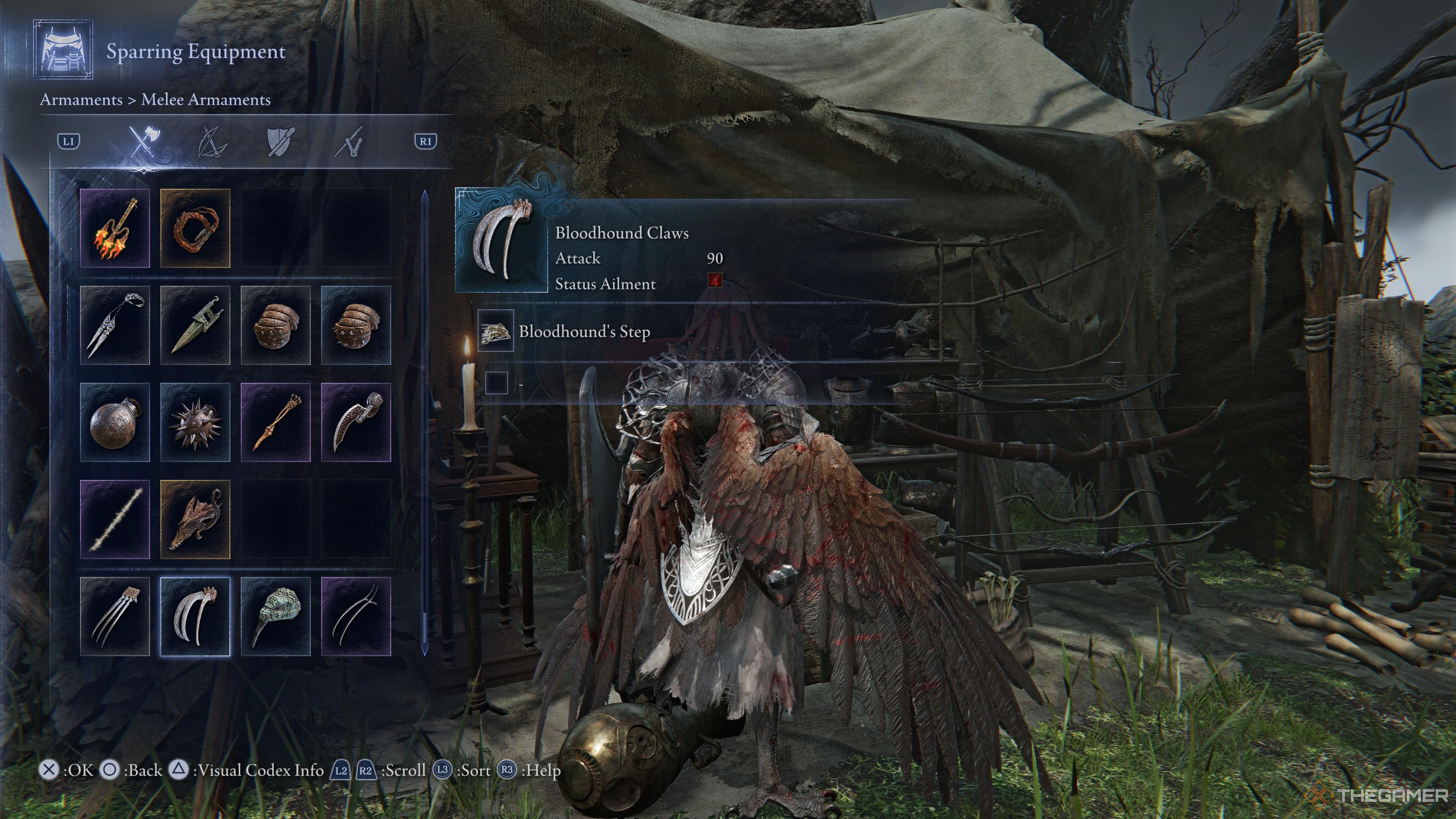
Task: Pick the skeletal bone arm weapon
Action: [275, 422]
